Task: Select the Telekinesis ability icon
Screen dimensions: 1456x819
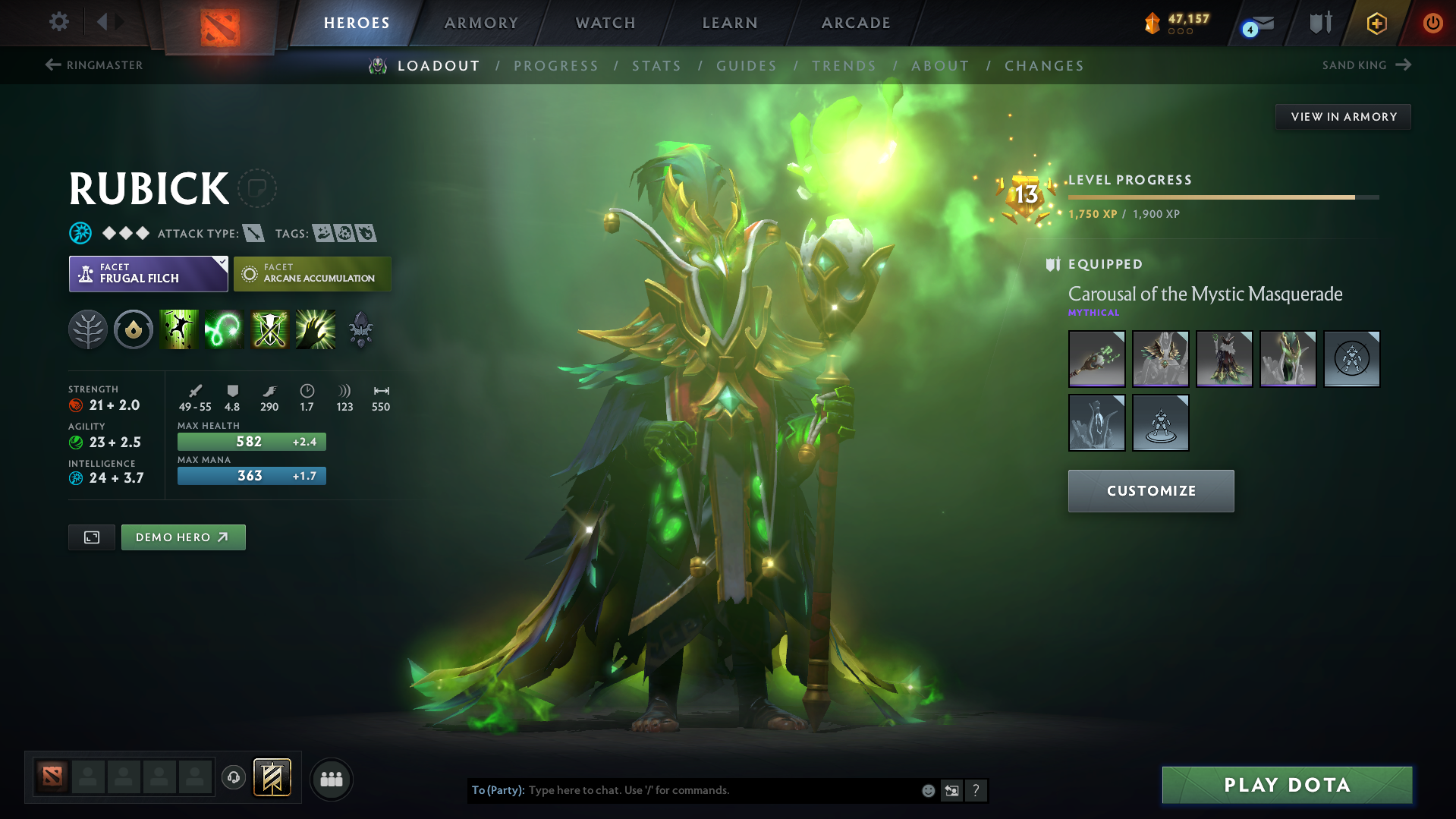Action: pyautogui.click(x=178, y=329)
